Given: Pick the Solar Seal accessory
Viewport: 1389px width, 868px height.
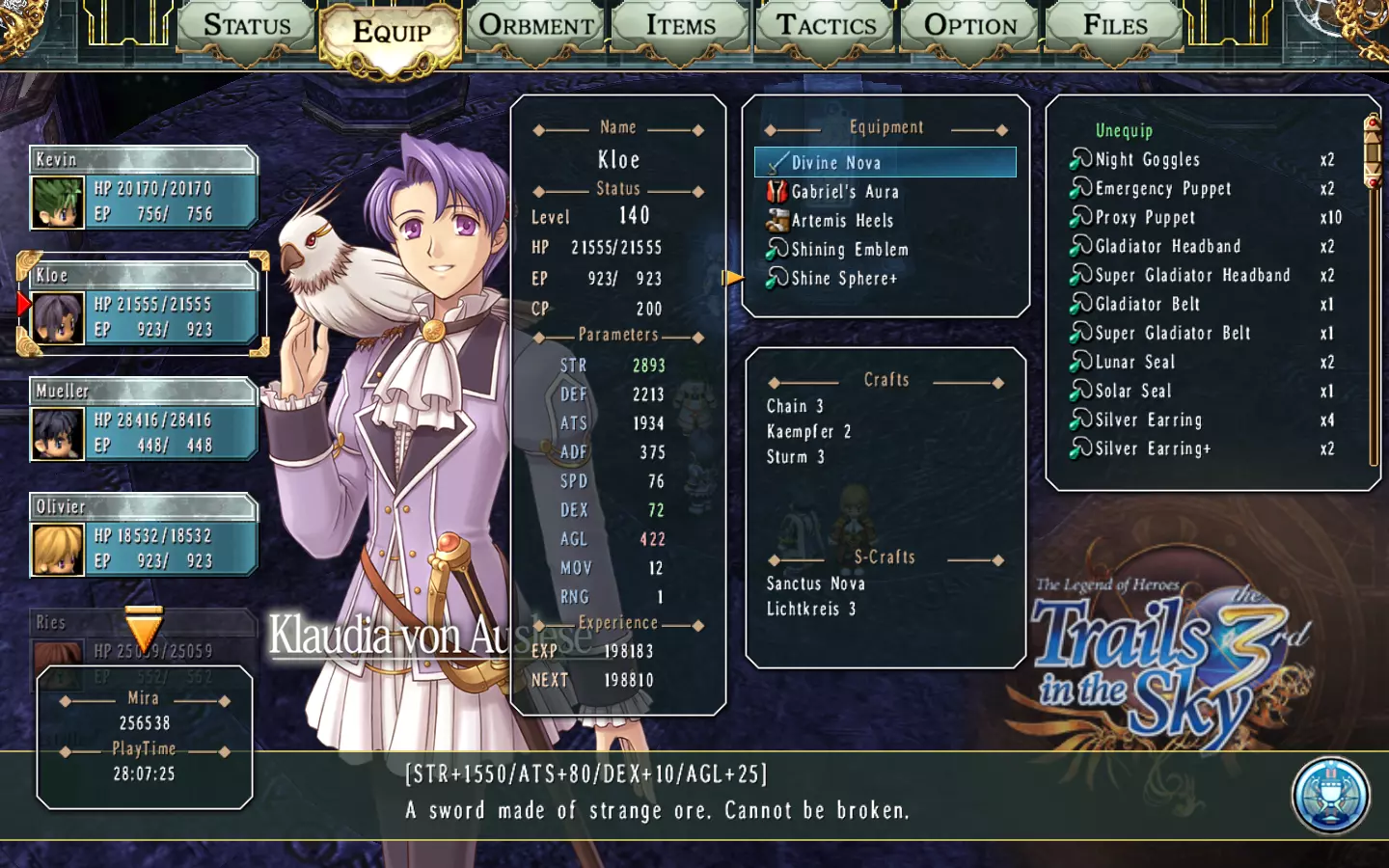Looking at the screenshot, I should [x=1132, y=392].
